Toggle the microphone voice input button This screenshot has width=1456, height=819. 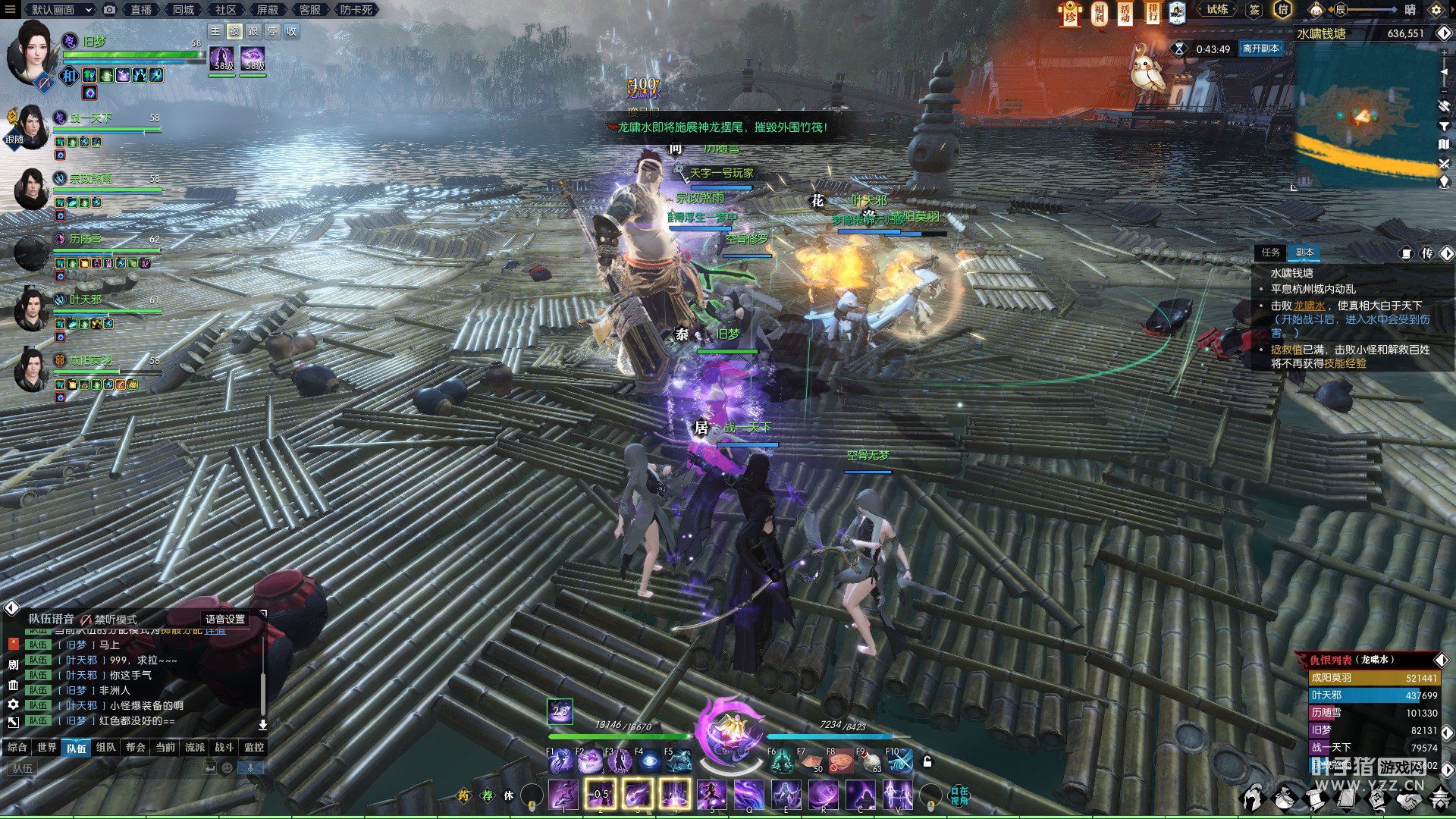(x=250, y=768)
